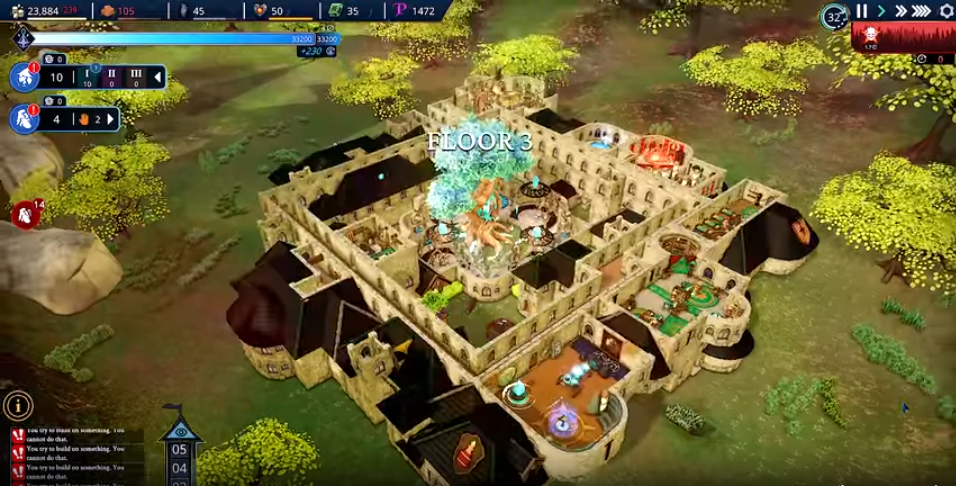Viewport: 956px width, 486px height.
Task: Collapse the students tier bar arrow
Action: tap(158, 78)
